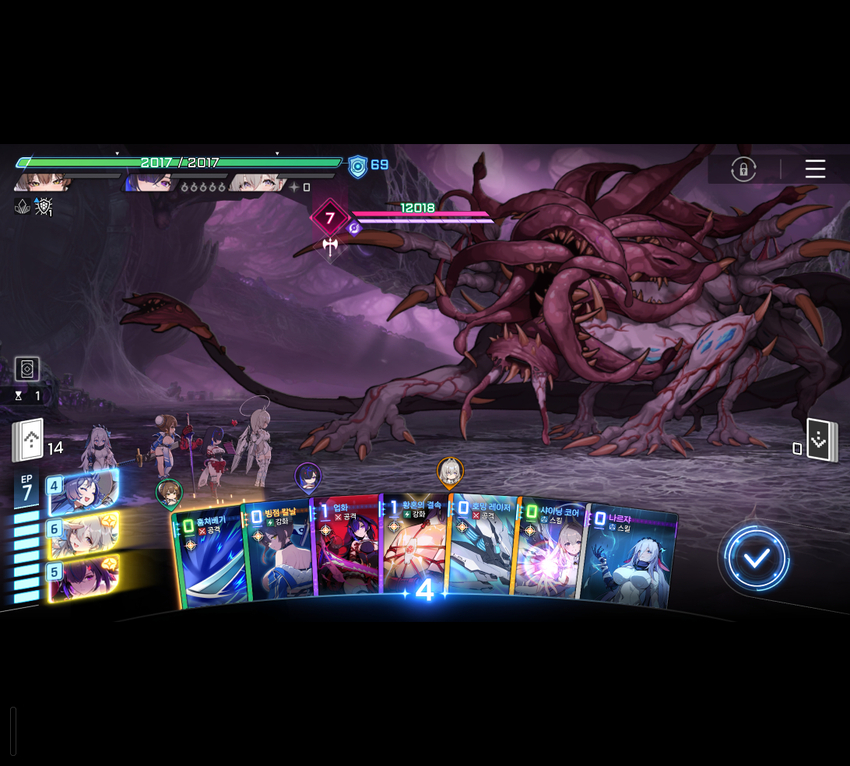Toggle the lock icon button
This screenshot has width=850, height=766.
click(x=743, y=169)
